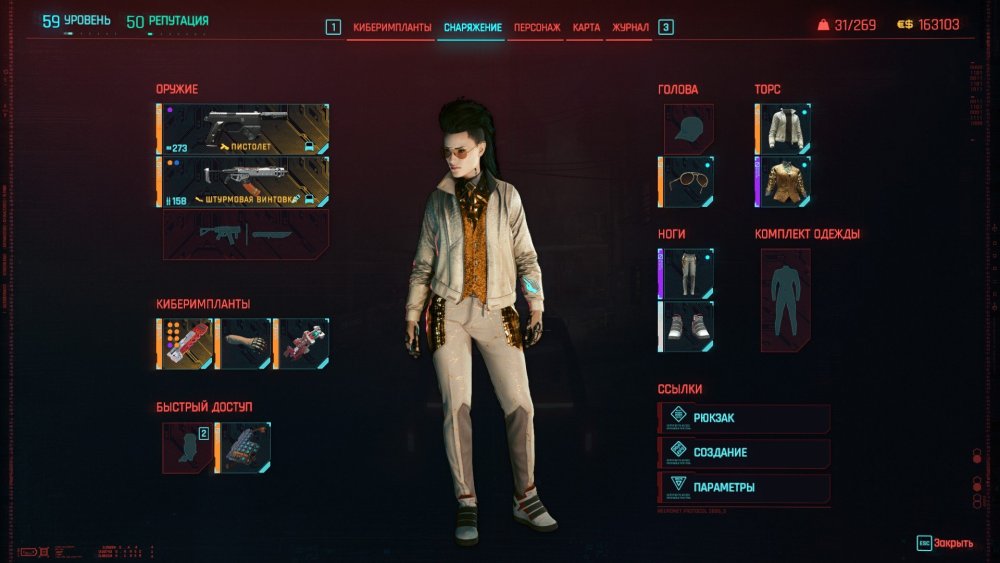Screen dimensions: 1000x563
Task: Open the Рюкзак backpack link
Action: coord(745,418)
